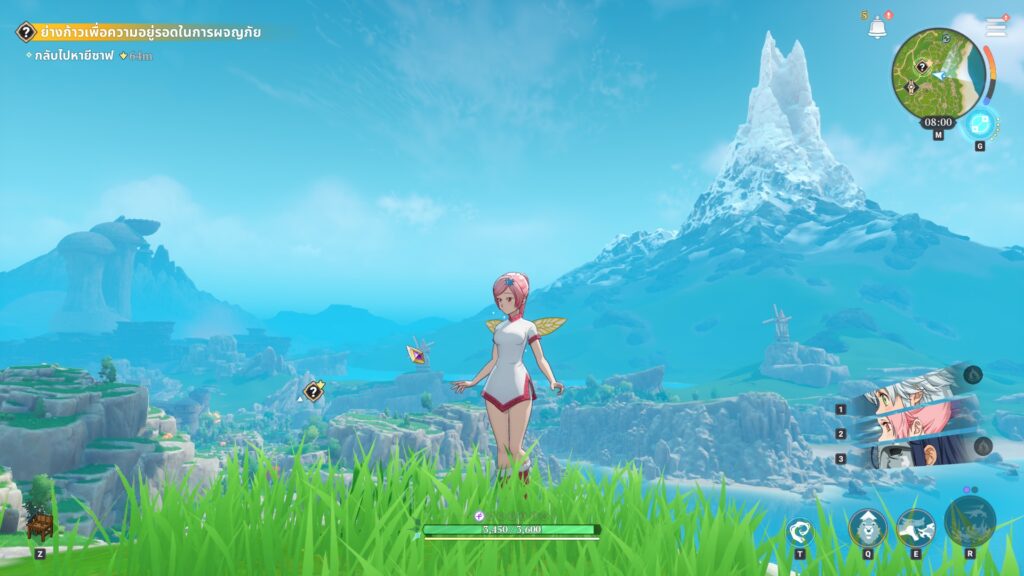Open the hamburger main menu
Image resolution: width=1024 pixels, height=576 pixels.
[996, 28]
